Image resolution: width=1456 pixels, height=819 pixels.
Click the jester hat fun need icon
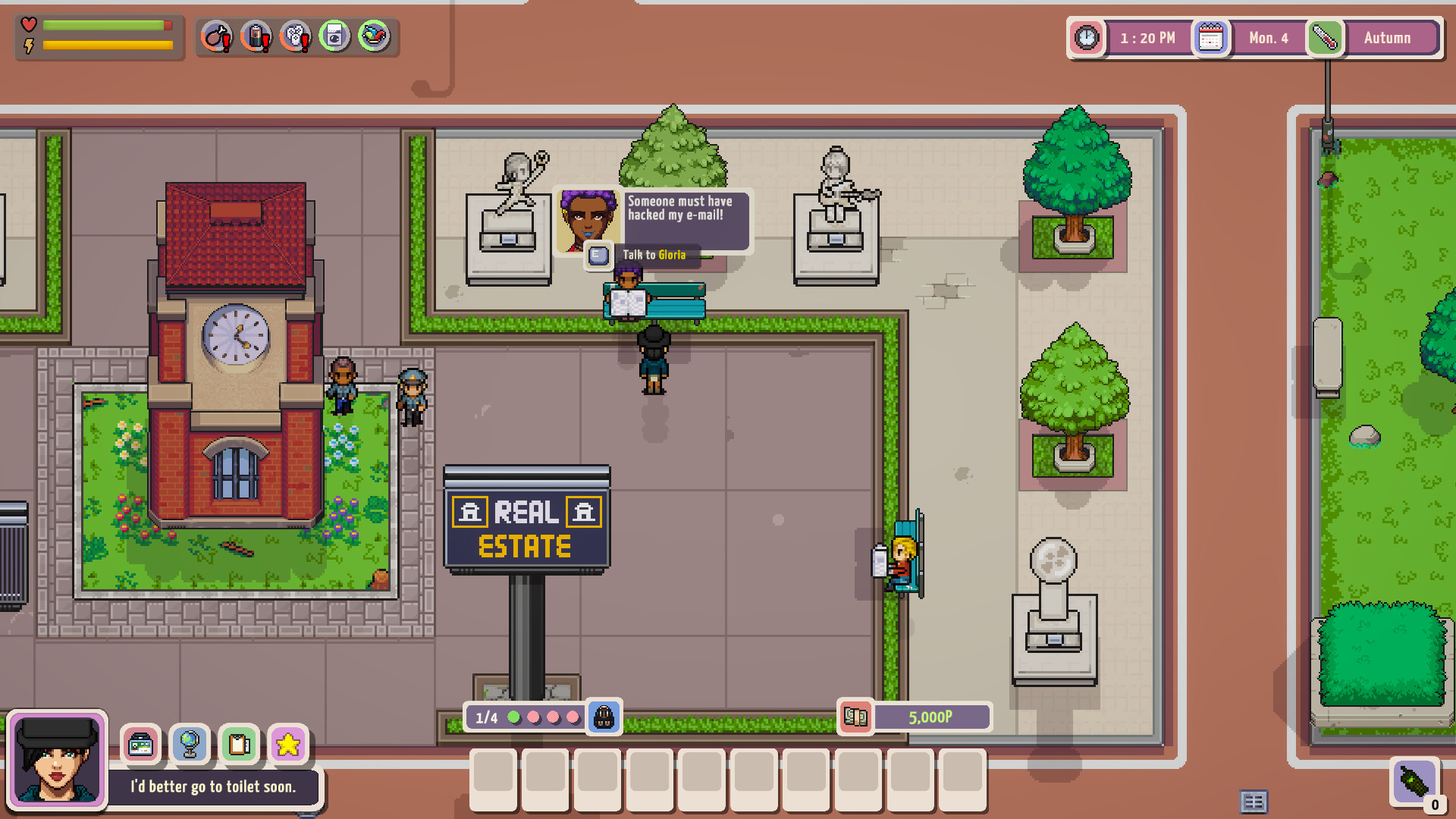(x=372, y=36)
